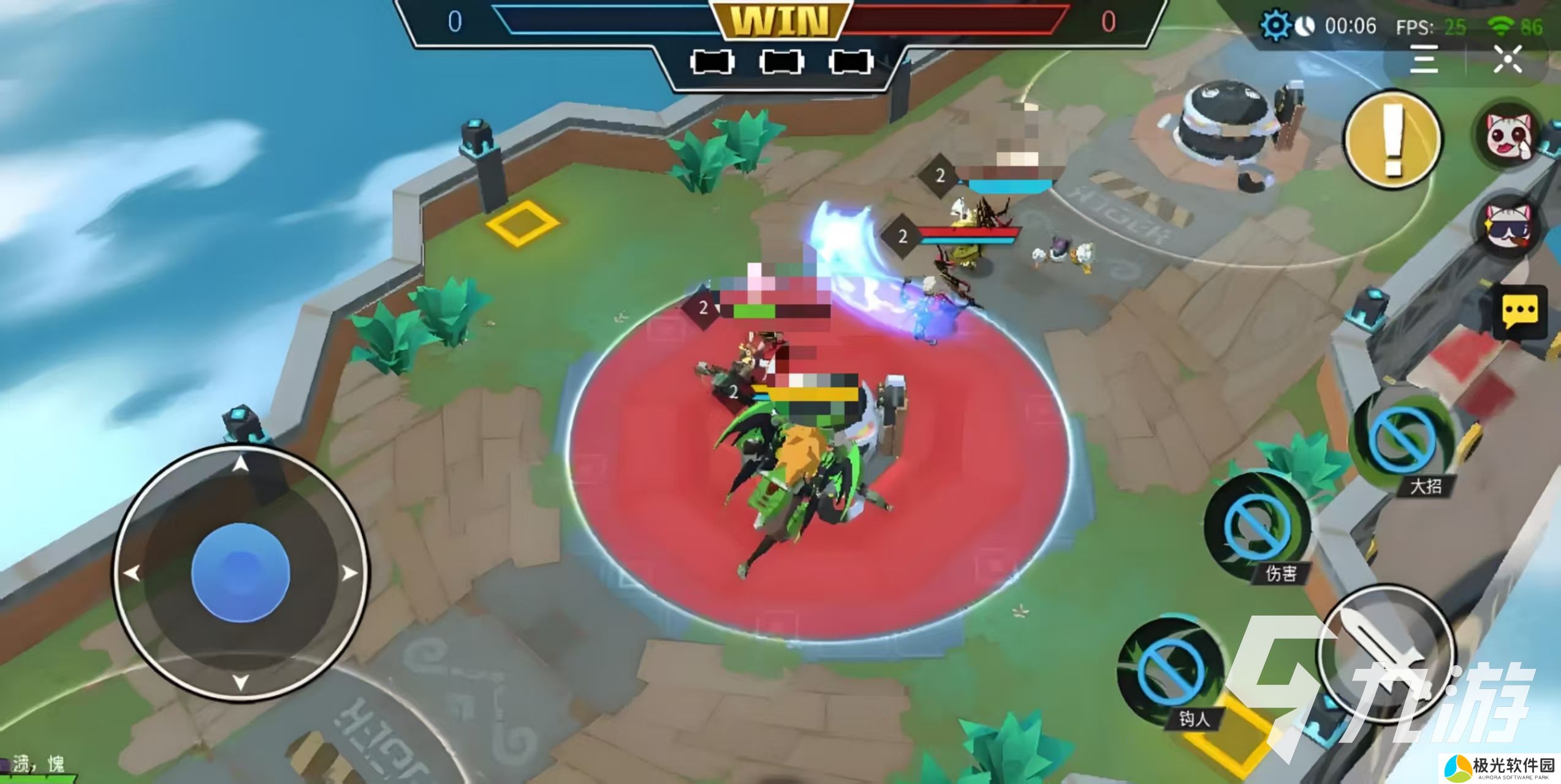Tap the yellow exclamation alert button
Viewport: 1561px width, 784px height.
(1392, 140)
